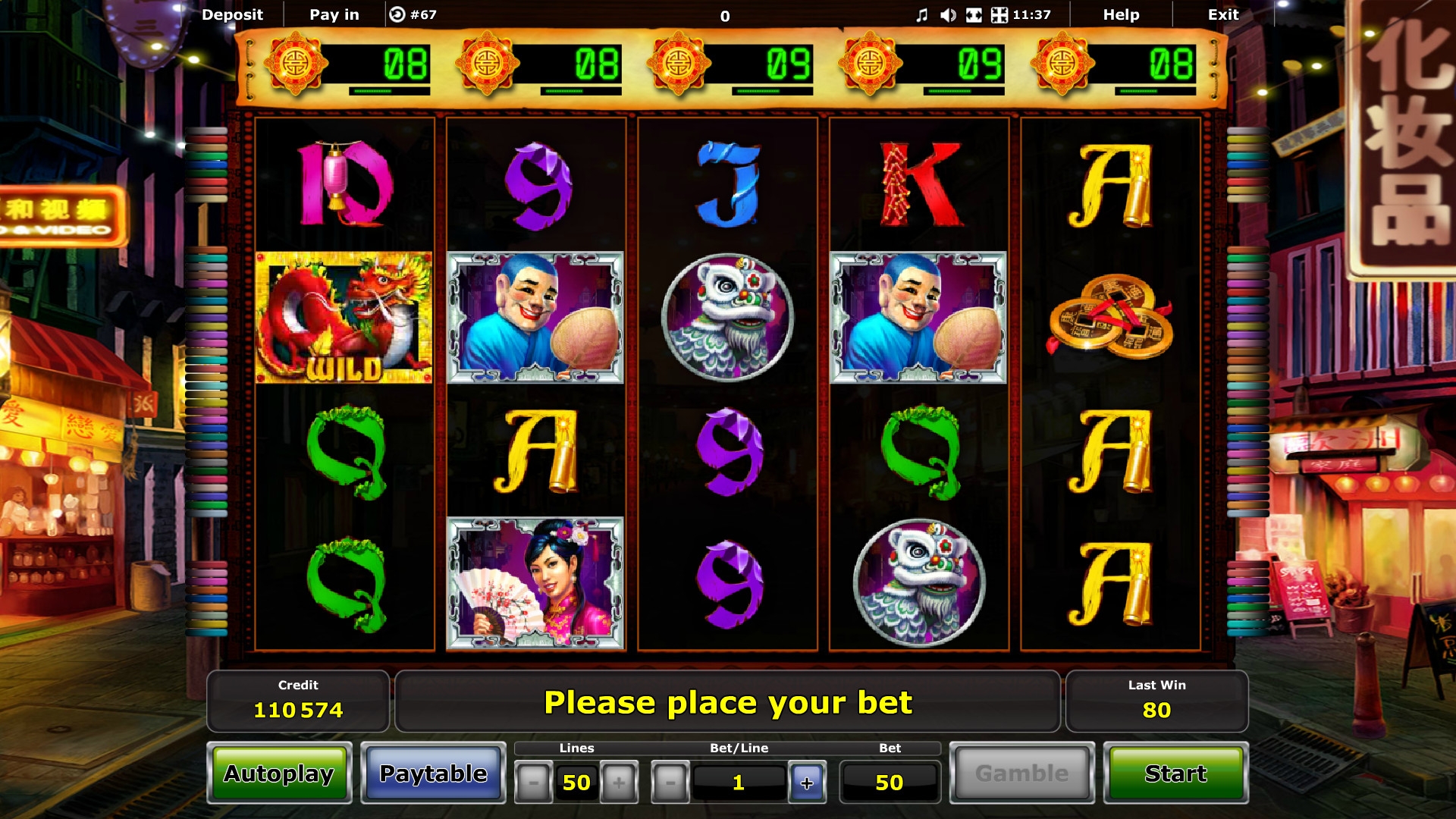Open the Paytable
The height and width of the screenshot is (819, 1456).
point(433,773)
